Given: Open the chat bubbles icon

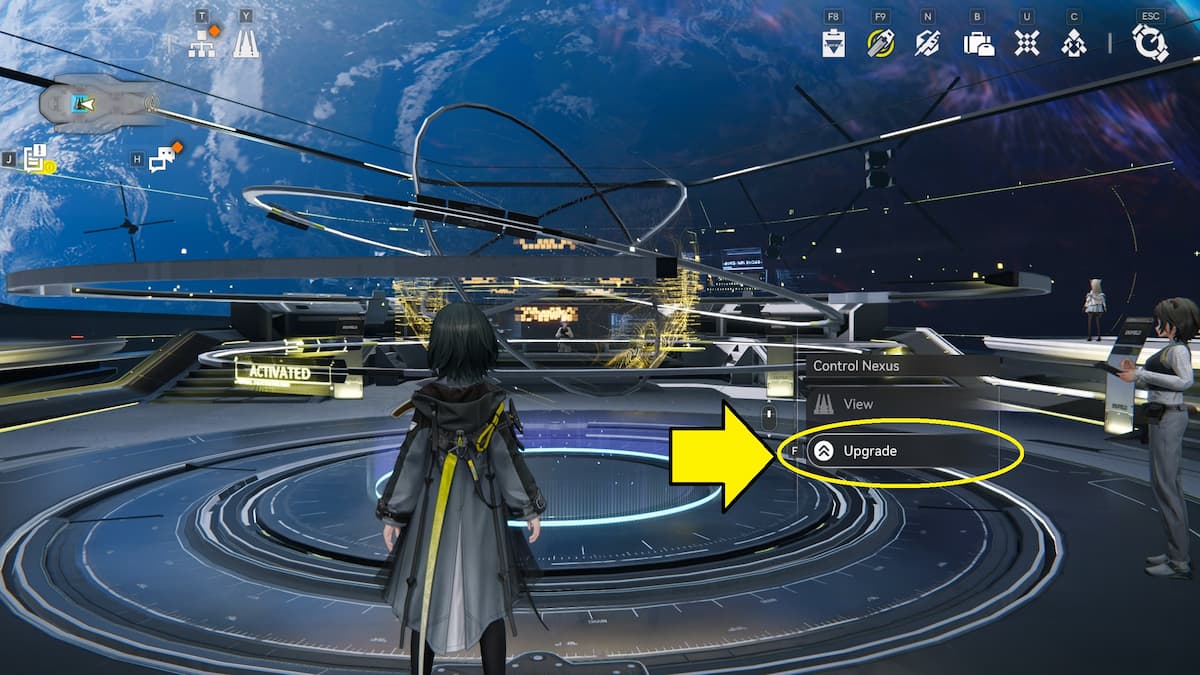Looking at the screenshot, I should pyautogui.click(x=162, y=159).
